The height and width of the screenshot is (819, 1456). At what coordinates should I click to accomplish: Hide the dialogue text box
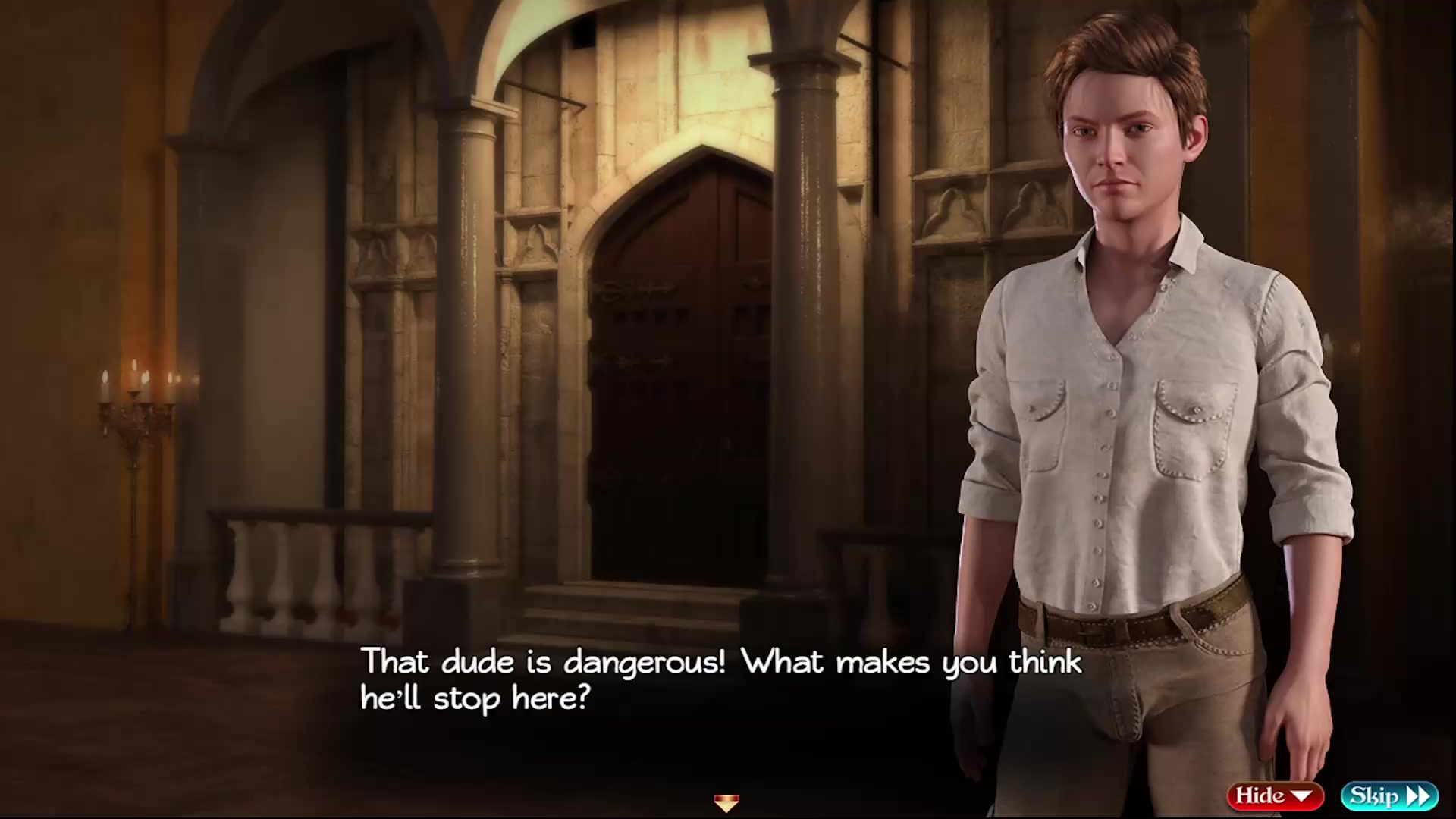1275,795
